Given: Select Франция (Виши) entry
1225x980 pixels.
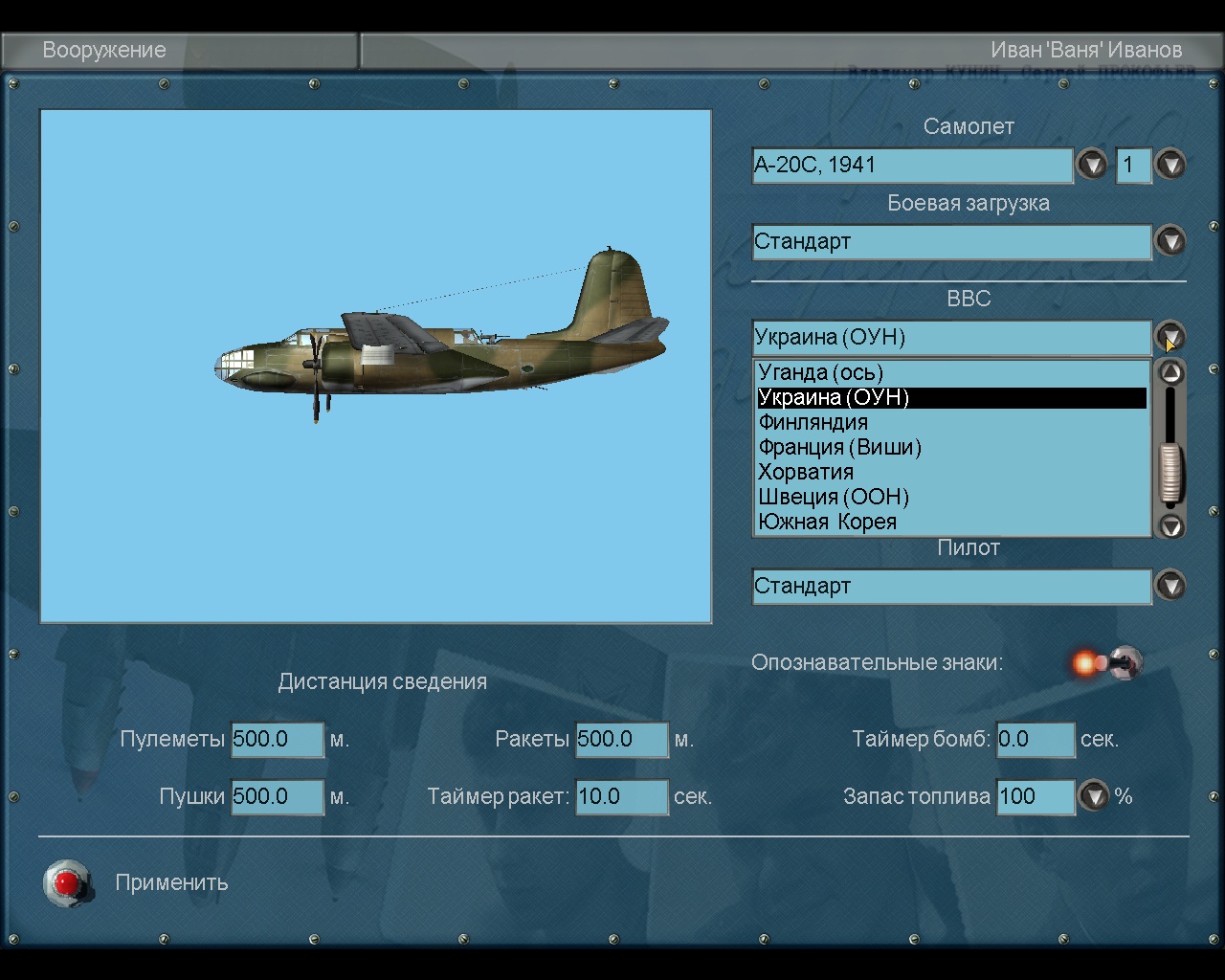Looking at the screenshot, I should pos(839,447).
